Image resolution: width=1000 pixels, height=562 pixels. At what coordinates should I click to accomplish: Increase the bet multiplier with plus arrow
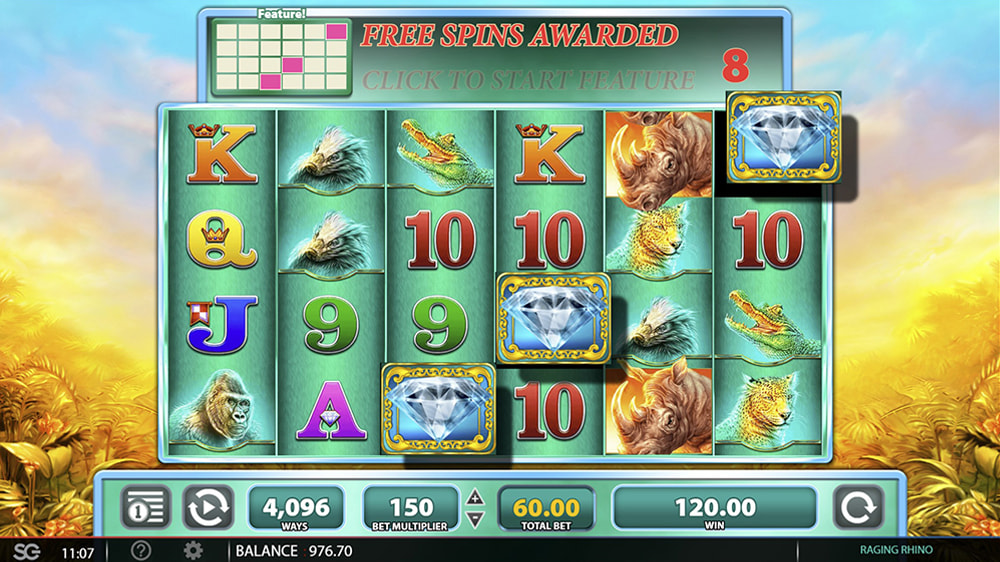point(476,497)
